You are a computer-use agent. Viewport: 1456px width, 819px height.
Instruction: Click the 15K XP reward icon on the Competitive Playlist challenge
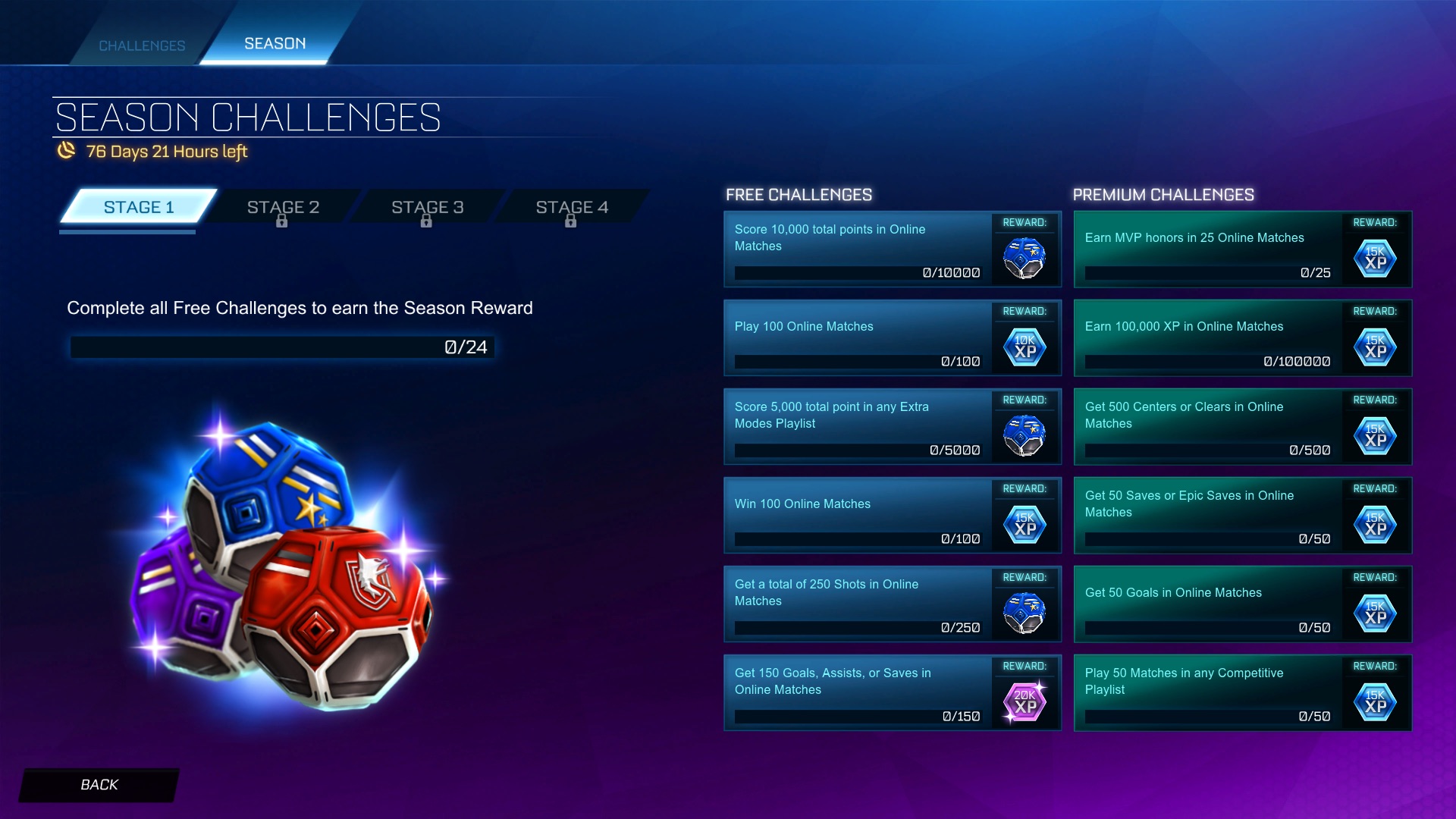[1376, 701]
